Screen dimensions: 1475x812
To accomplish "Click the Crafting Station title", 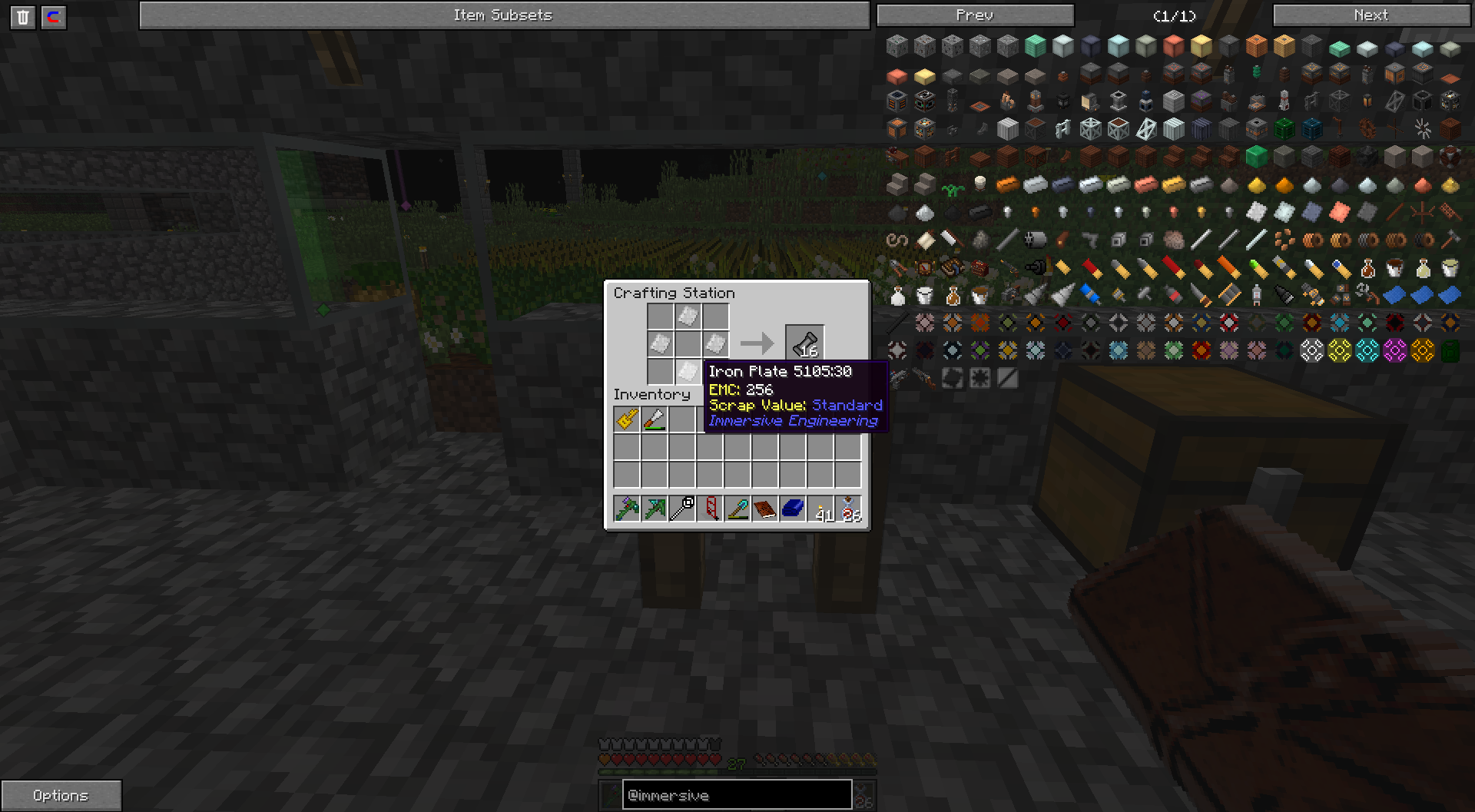I will click(674, 293).
